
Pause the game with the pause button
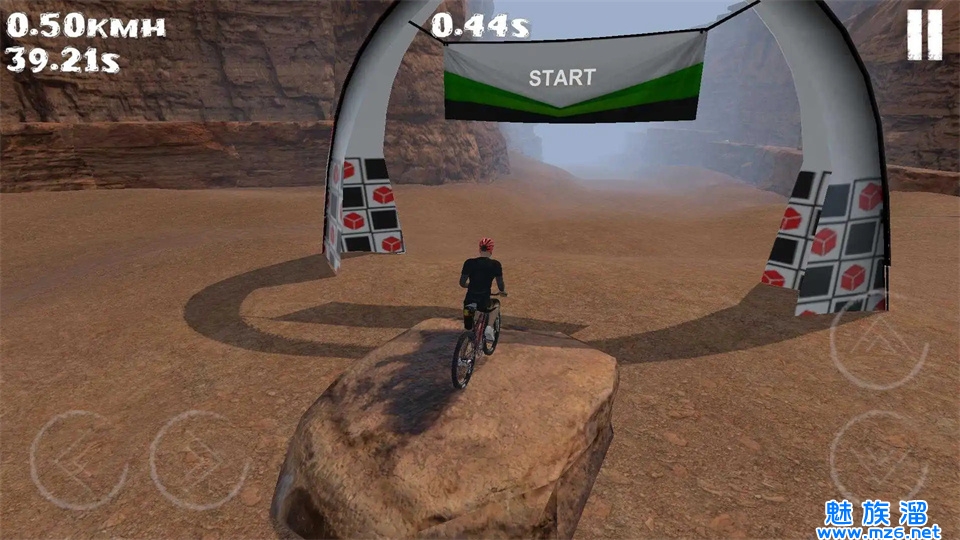coord(924,35)
